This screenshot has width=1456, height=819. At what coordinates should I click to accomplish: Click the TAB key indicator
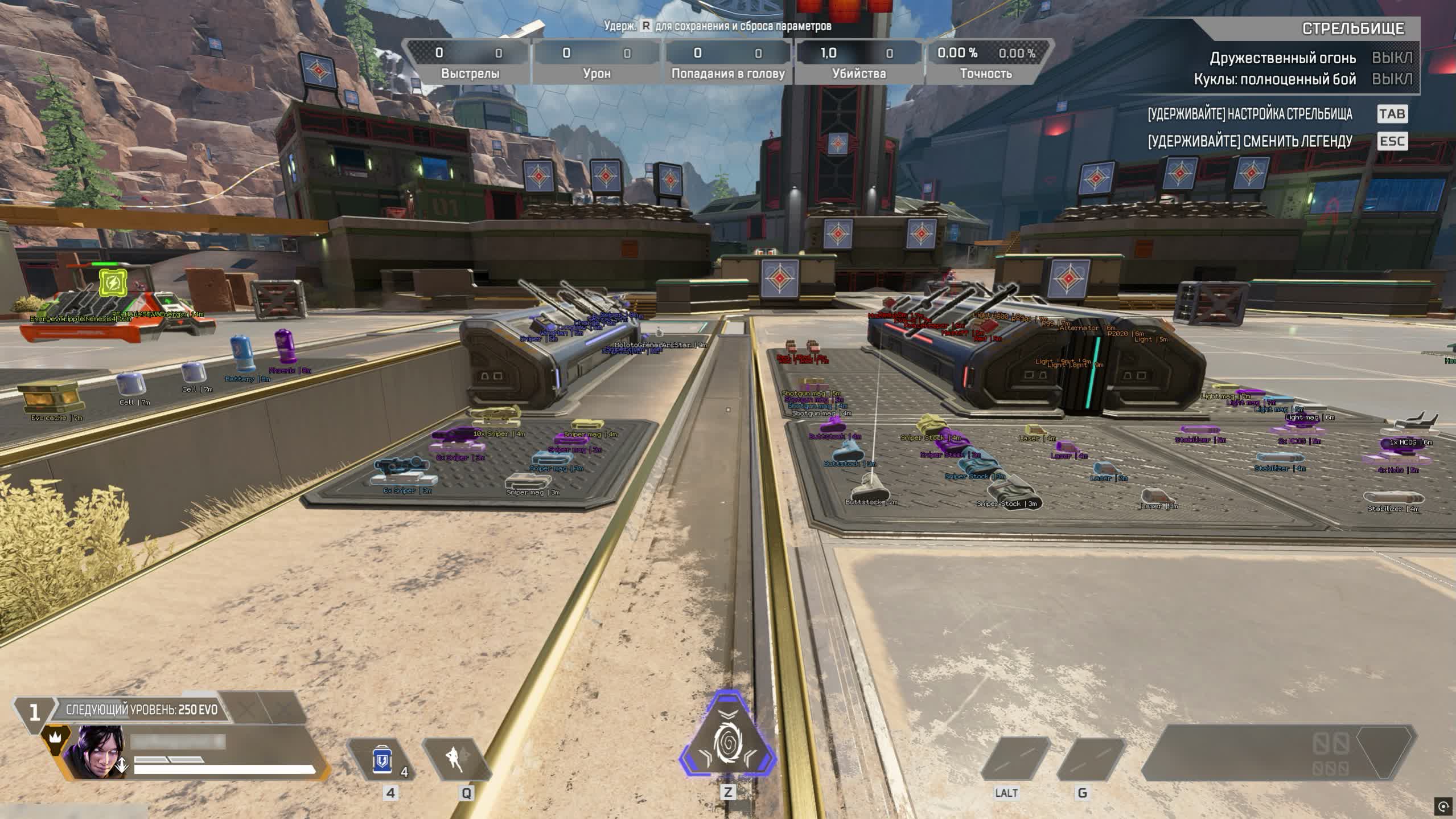[1391, 114]
